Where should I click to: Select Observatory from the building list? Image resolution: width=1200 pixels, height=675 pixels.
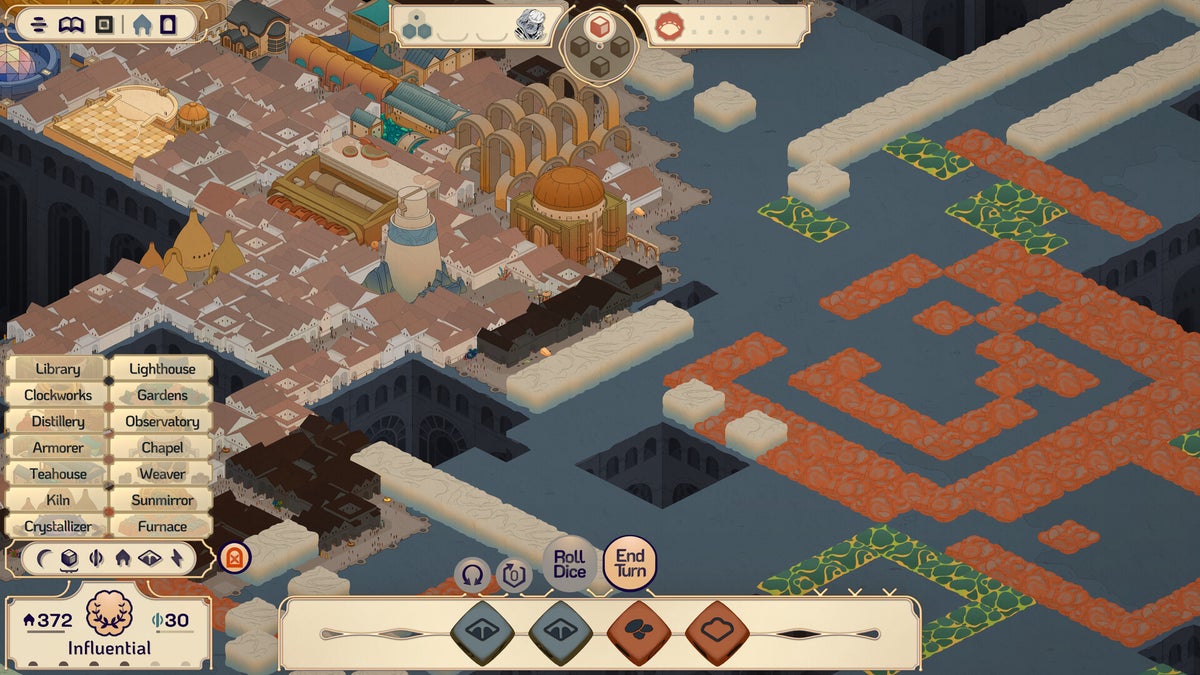click(162, 421)
